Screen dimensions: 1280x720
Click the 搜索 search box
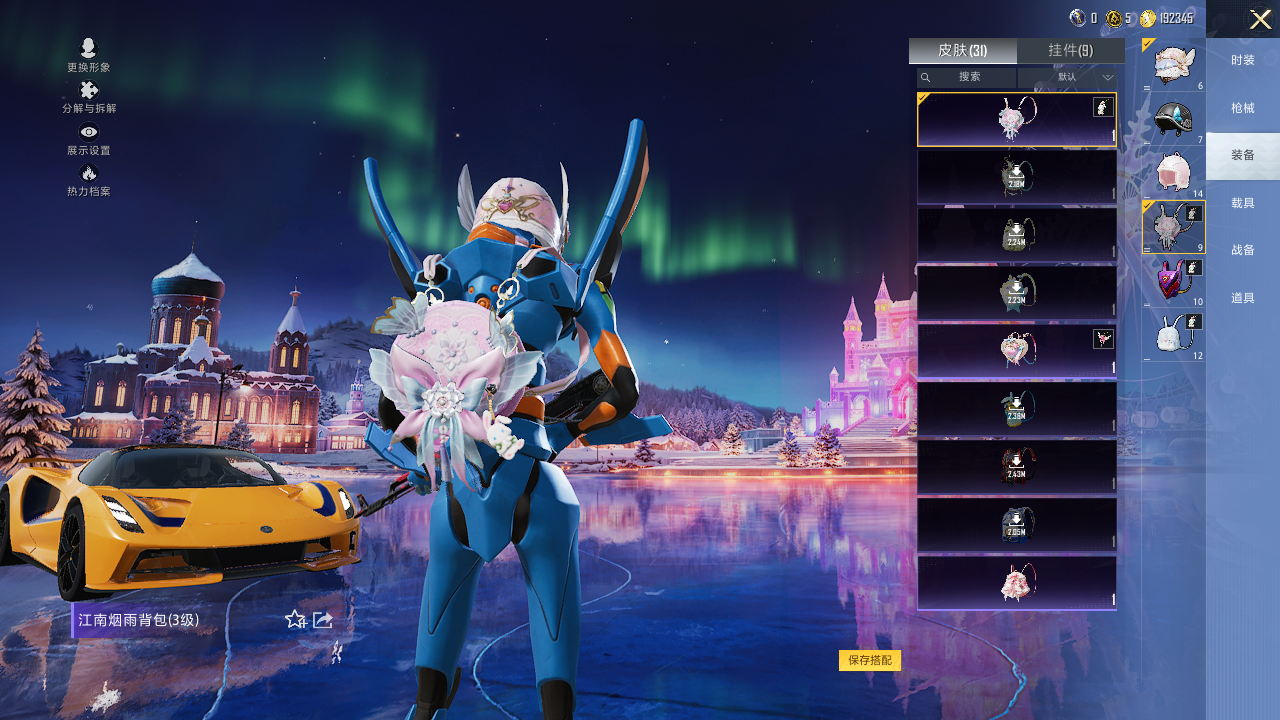[x=968, y=77]
